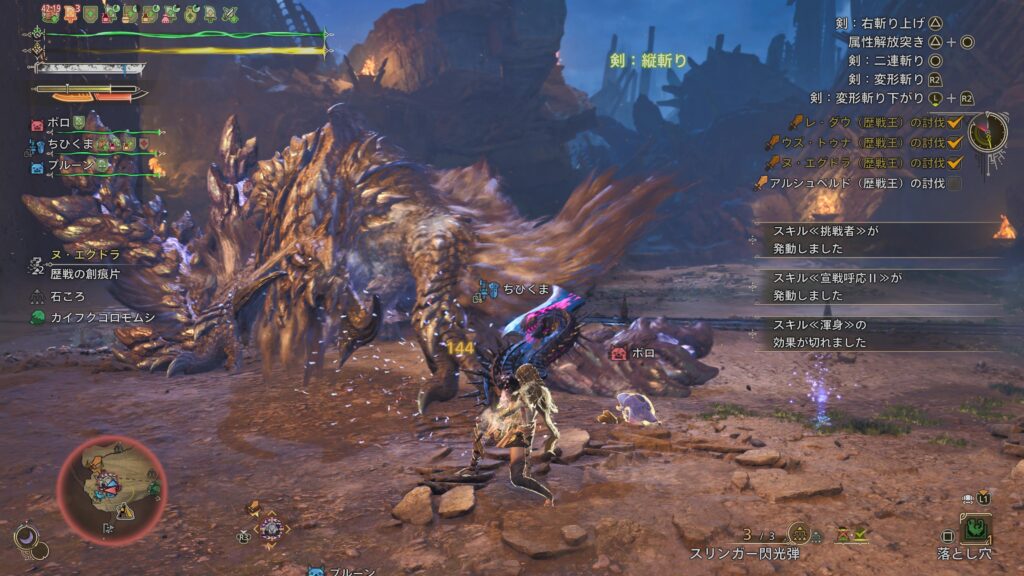View the 渾身 skill expired notice
Screen dimensions: 1024x576
pos(875,334)
